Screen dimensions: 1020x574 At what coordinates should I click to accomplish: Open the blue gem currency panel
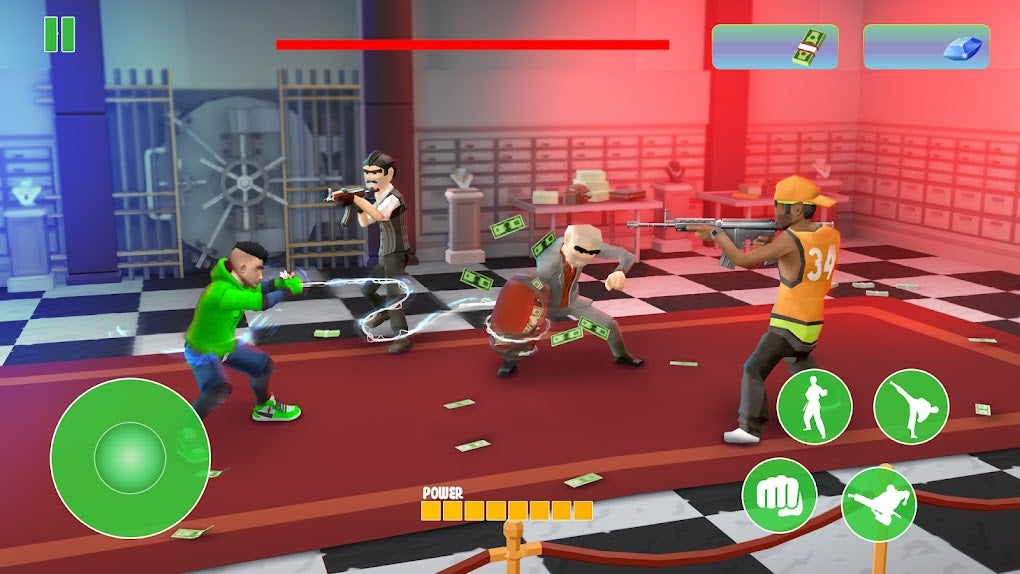[926, 47]
